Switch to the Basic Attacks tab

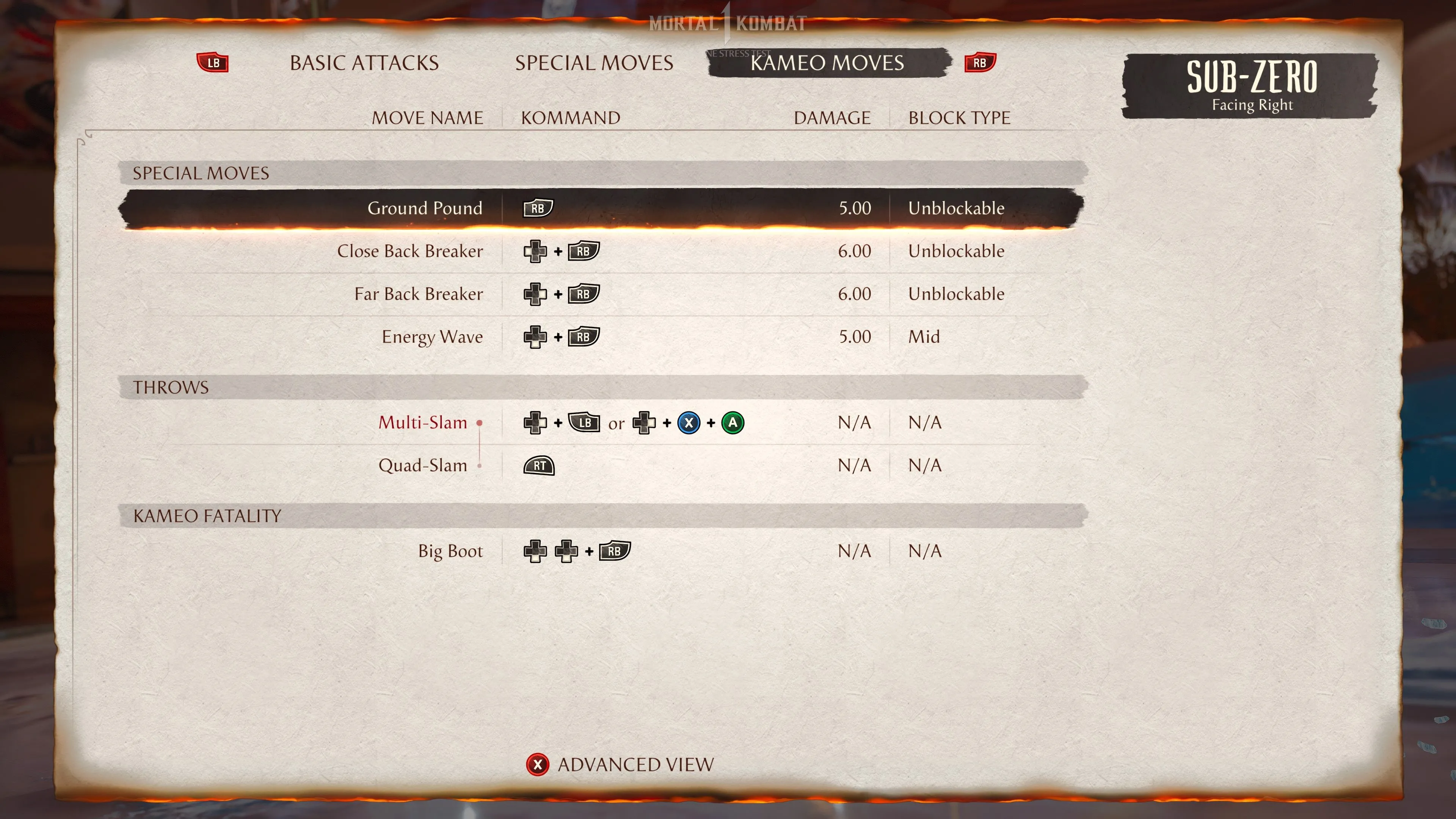tap(364, 63)
